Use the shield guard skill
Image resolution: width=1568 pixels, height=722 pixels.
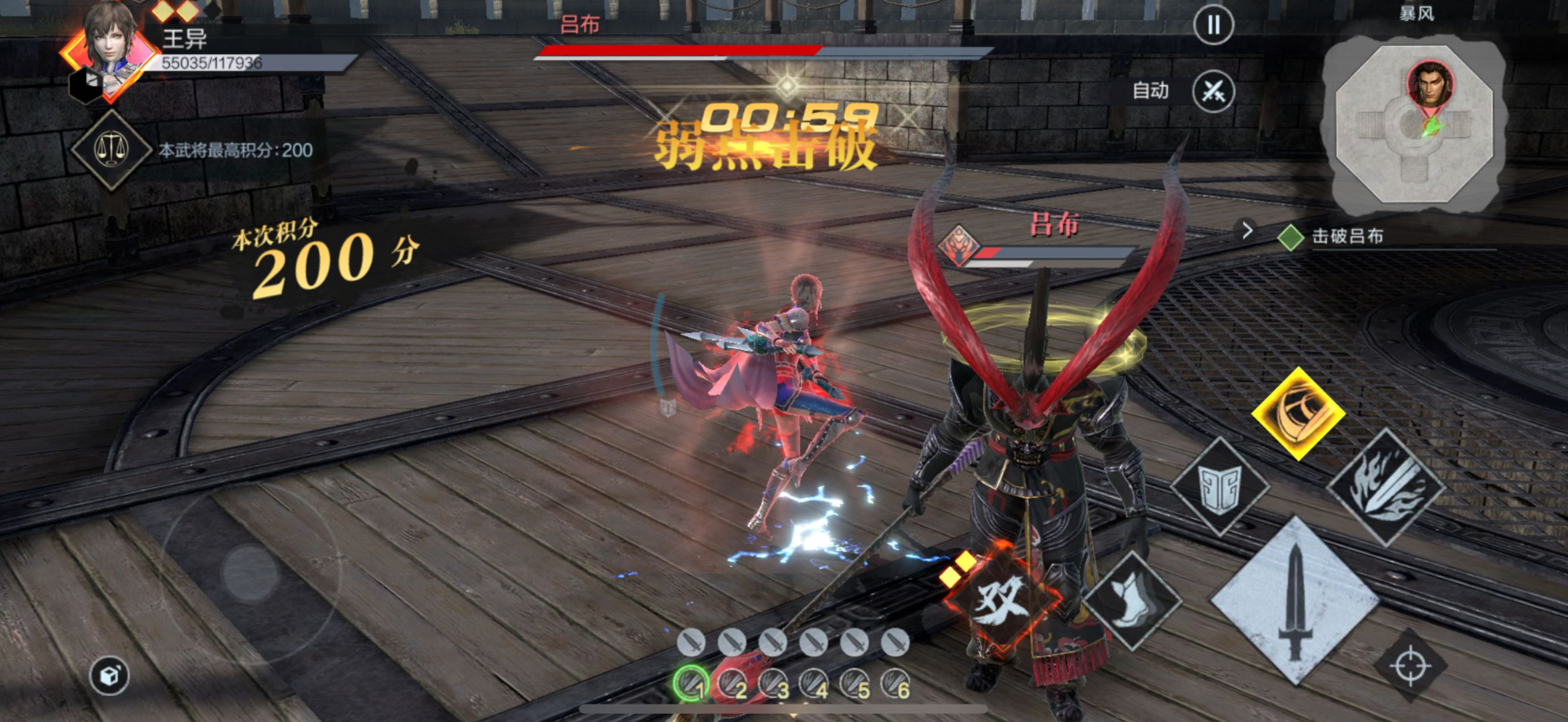coord(1219,487)
